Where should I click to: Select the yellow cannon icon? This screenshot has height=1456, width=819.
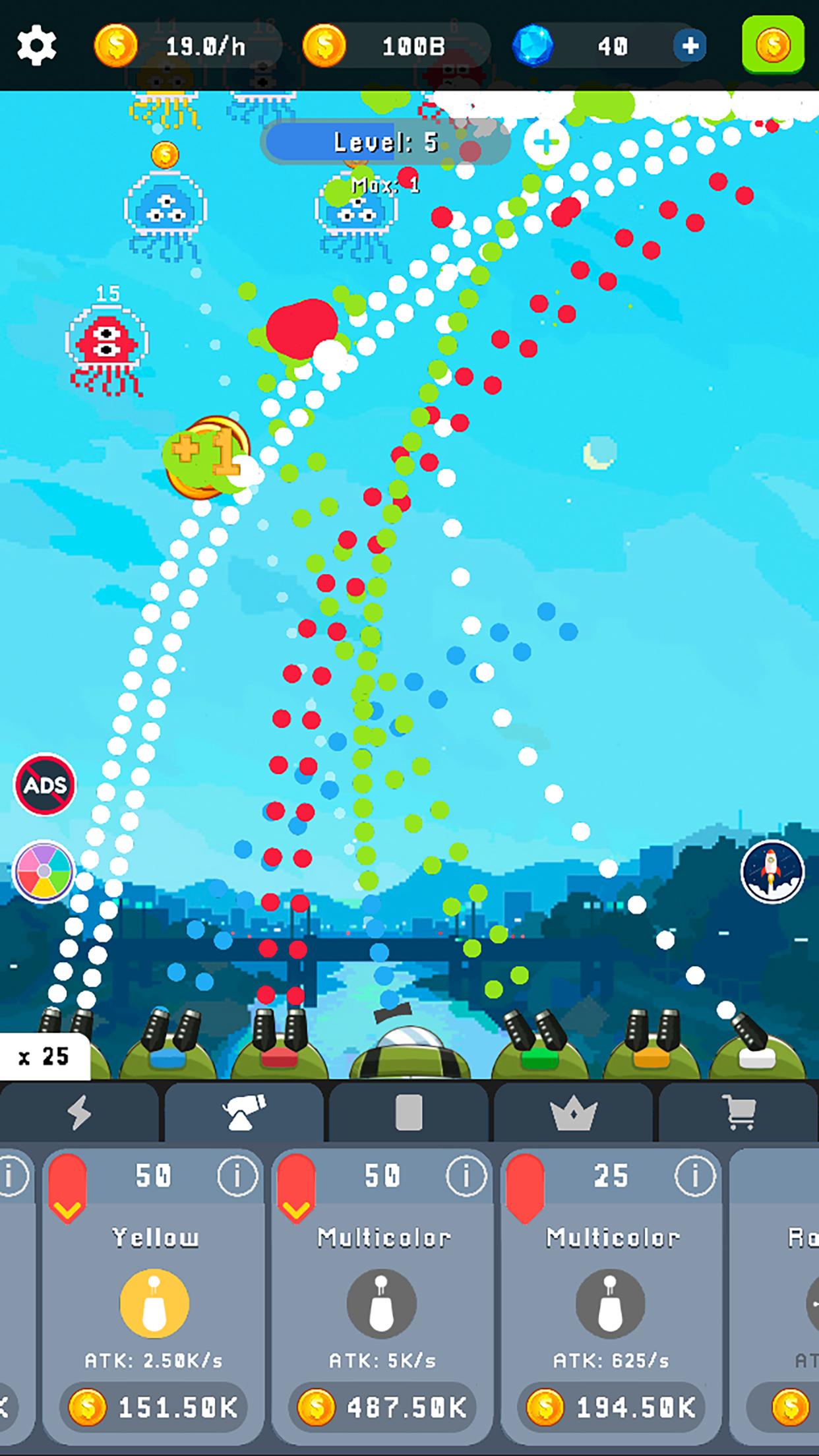pyautogui.click(x=154, y=1304)
